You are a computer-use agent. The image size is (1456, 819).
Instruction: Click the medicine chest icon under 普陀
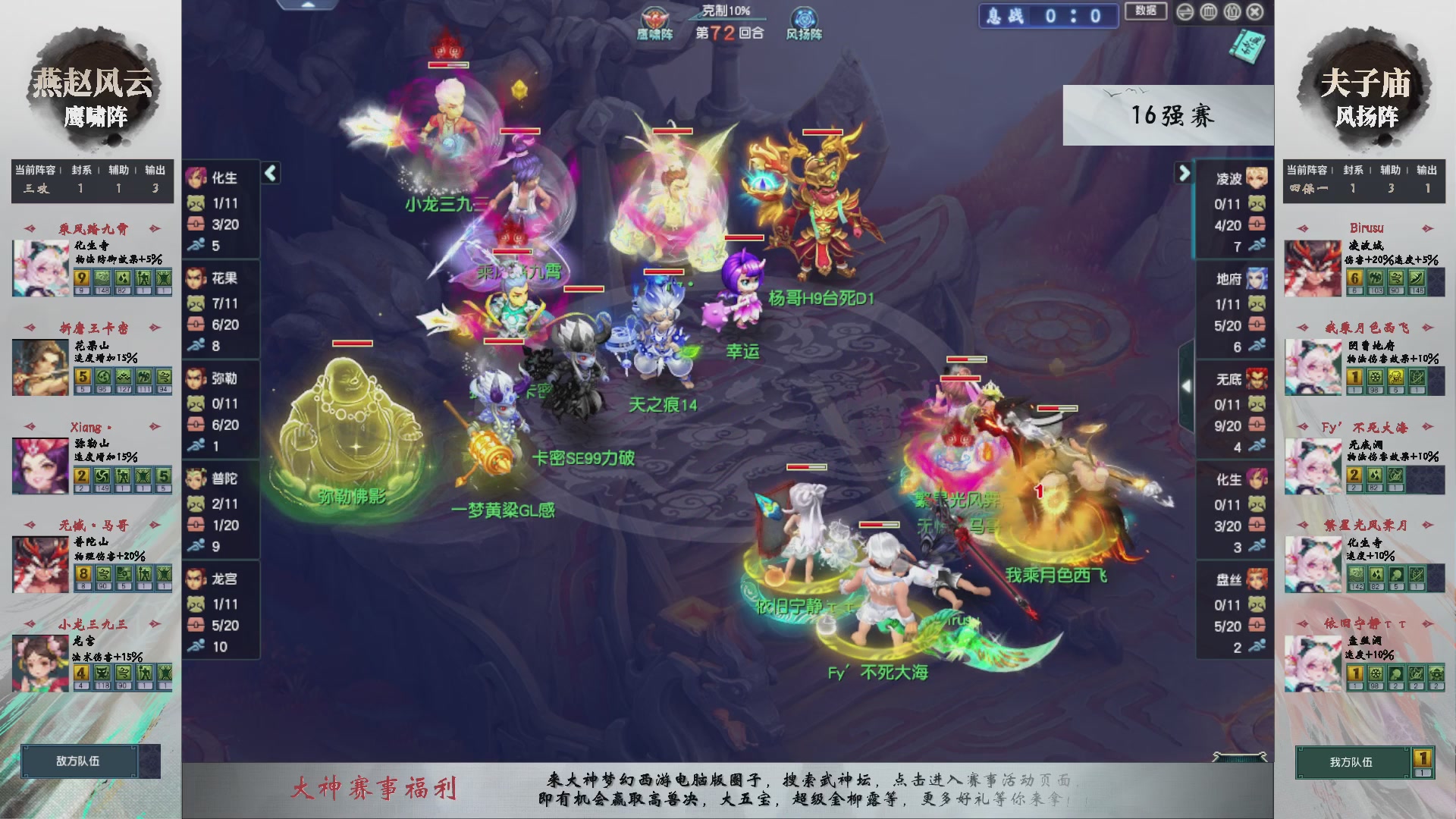click(x=196, y=524)
